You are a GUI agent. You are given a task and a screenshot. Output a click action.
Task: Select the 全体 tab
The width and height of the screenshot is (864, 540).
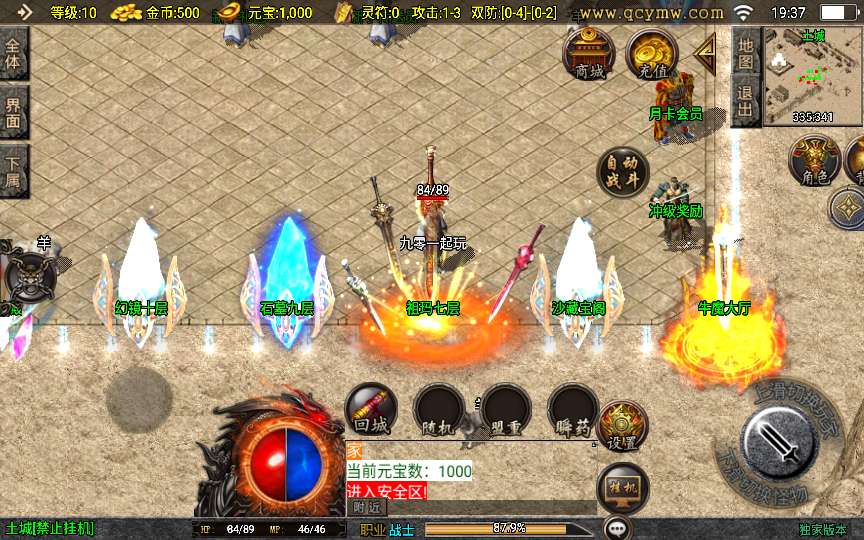pos(14,54)
